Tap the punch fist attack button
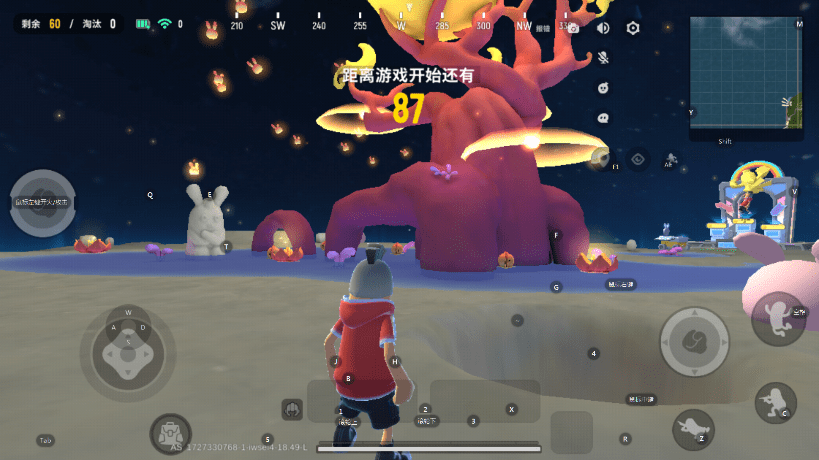The height and width of the screenshot is (460, 819). pos(693,342)
